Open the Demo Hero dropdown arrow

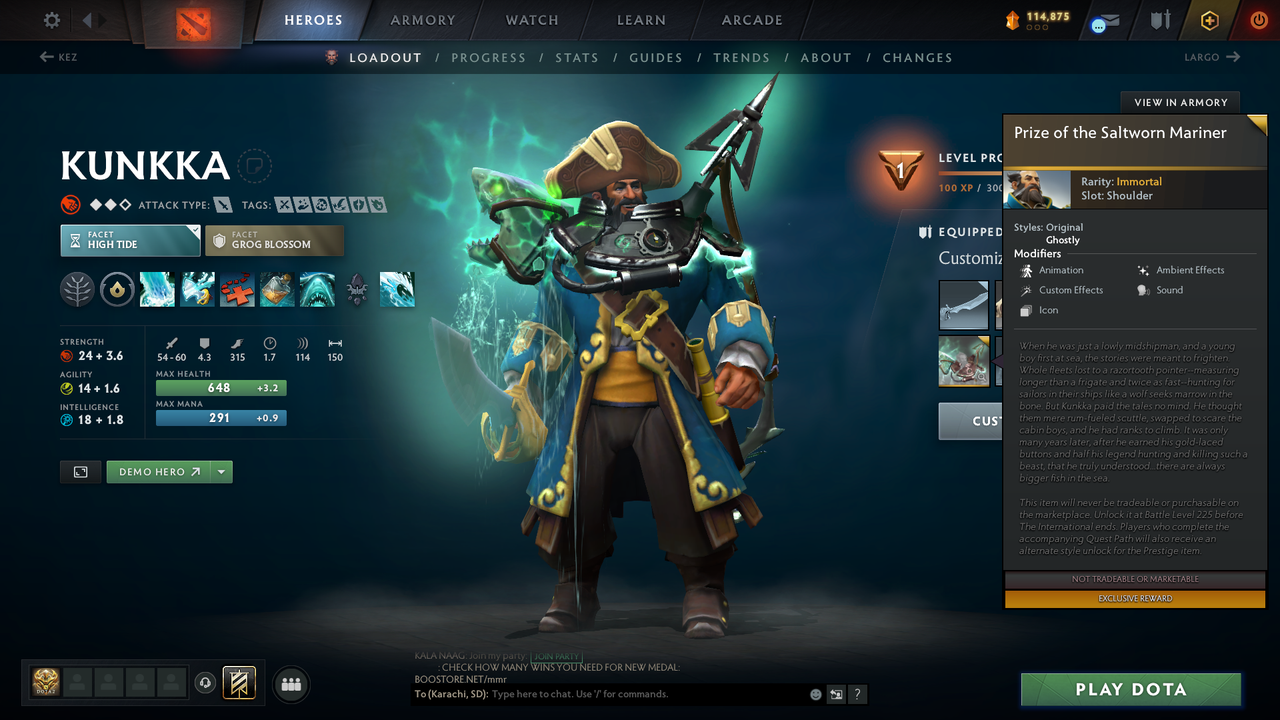[x=222, y=471]
